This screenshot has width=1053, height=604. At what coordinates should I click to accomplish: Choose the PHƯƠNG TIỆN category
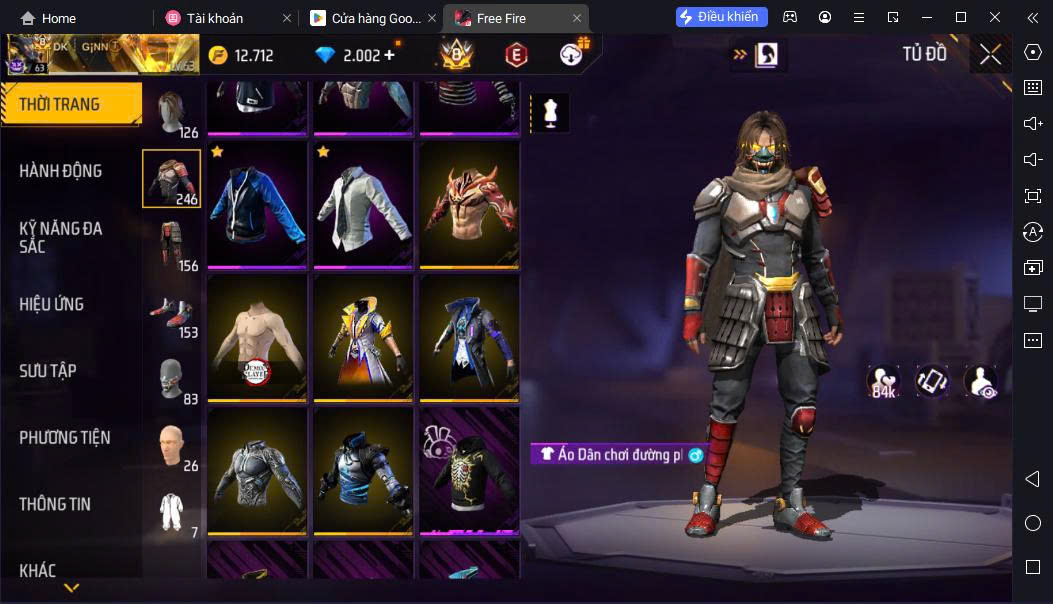click(65, 437)
